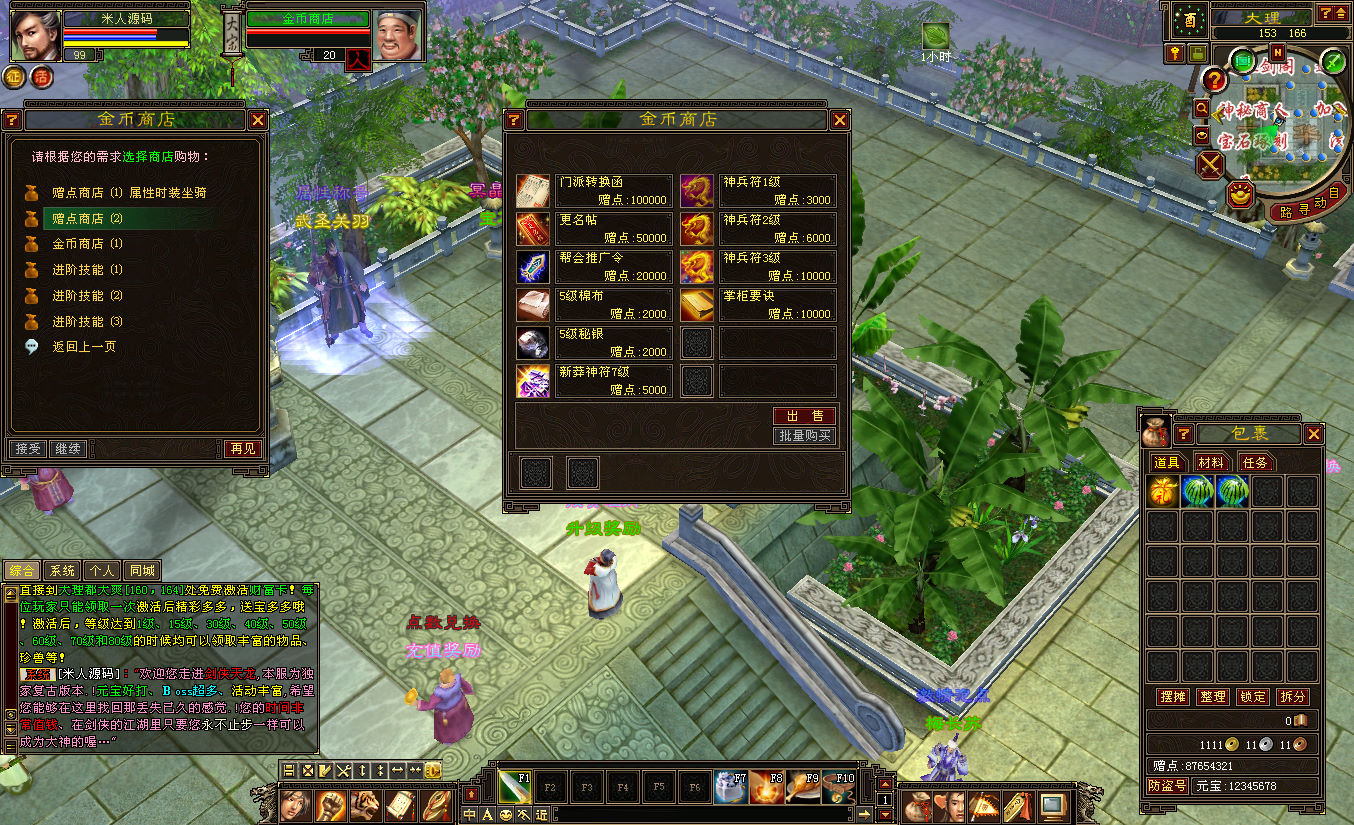Close the 包裹 inventory panel
1354x825 pixels.
pos(1314,434)
